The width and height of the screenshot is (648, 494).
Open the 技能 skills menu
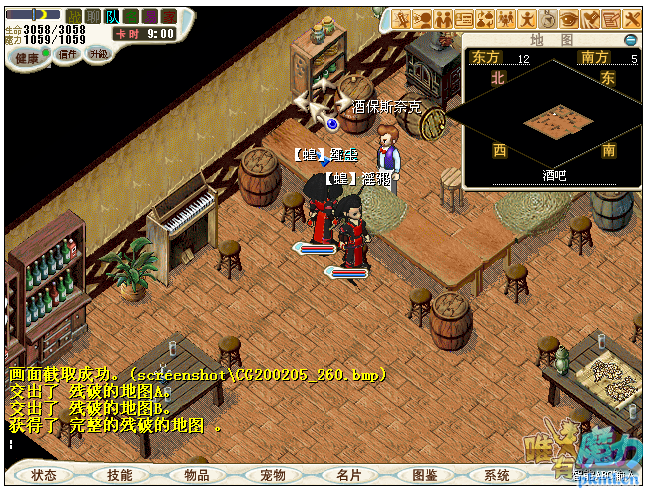pyautogui.click(x=119, y=475)
